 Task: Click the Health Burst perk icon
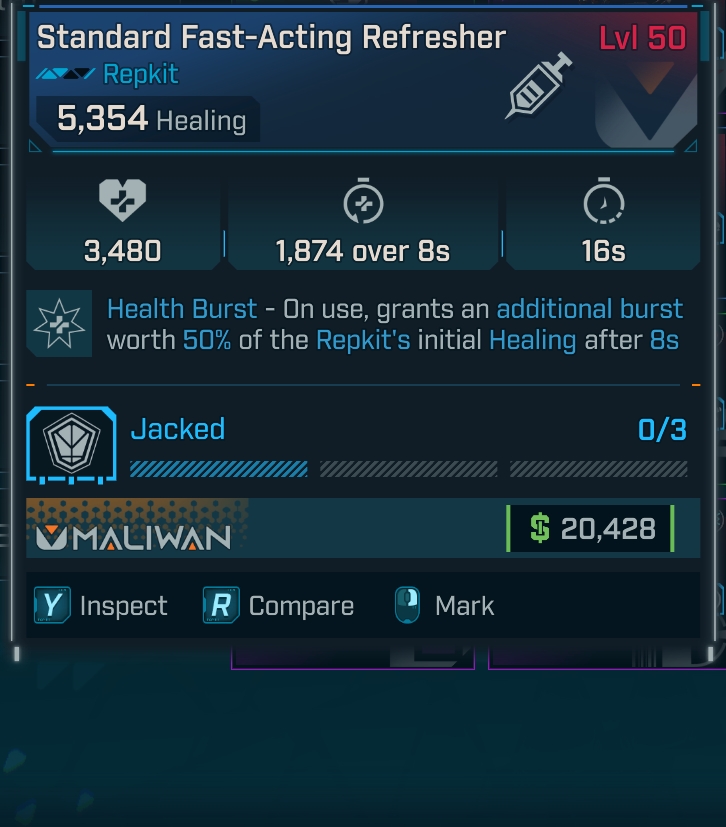[59, 324]
